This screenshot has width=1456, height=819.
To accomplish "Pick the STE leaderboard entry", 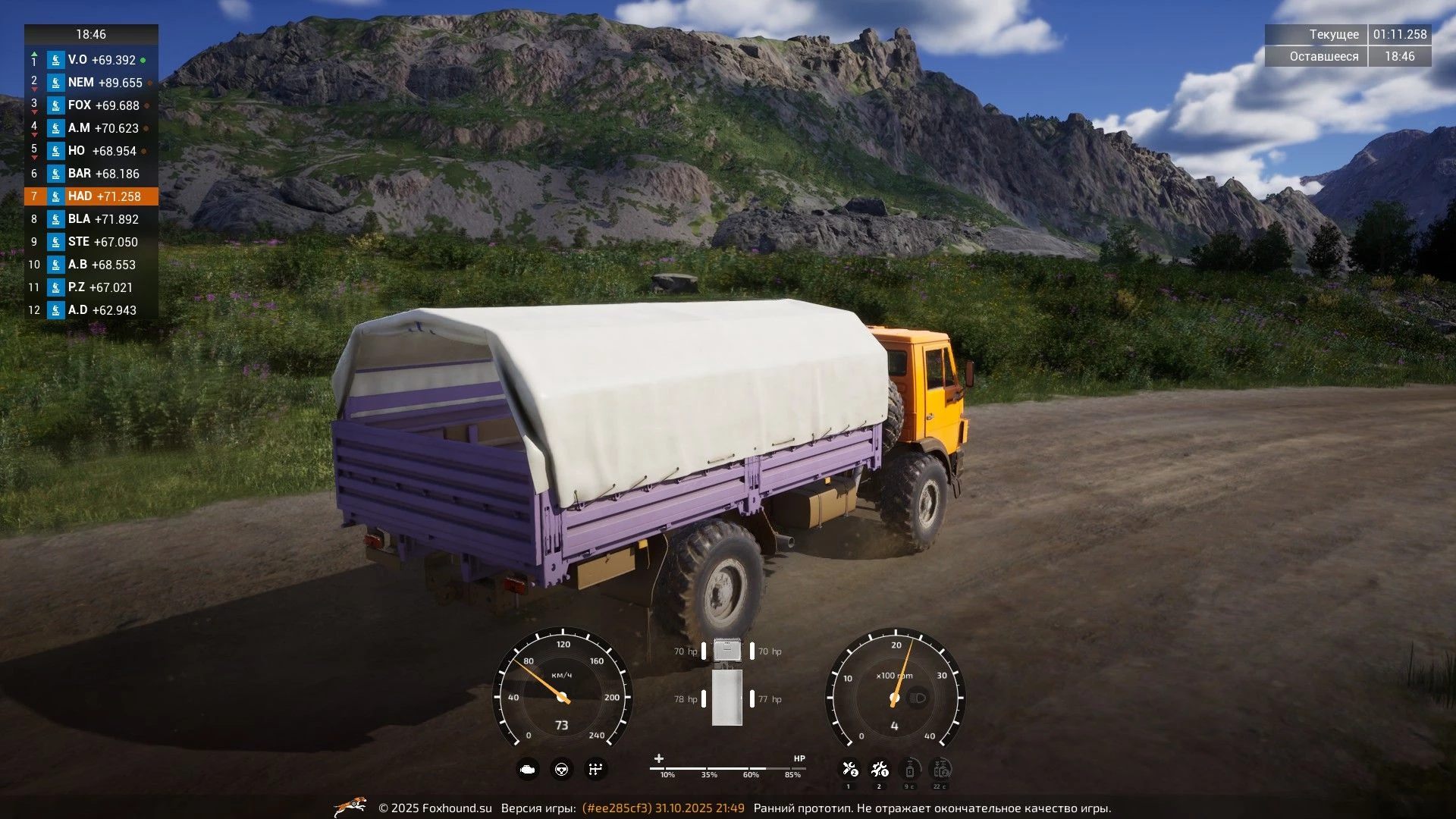I will [91, 242].
